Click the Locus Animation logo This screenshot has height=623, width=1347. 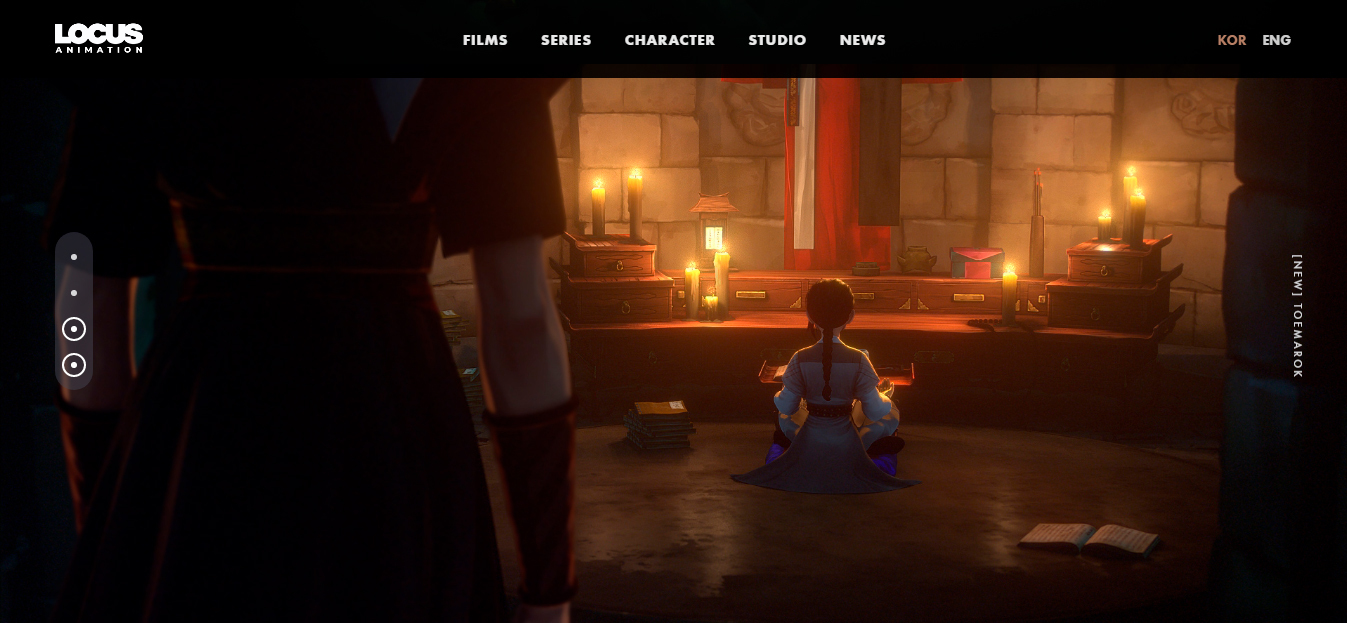coord(99,38)
